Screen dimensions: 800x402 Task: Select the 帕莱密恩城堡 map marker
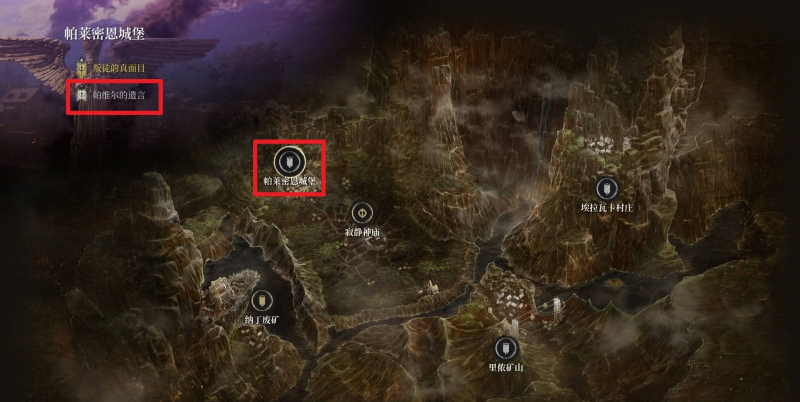tap(288, 162)
